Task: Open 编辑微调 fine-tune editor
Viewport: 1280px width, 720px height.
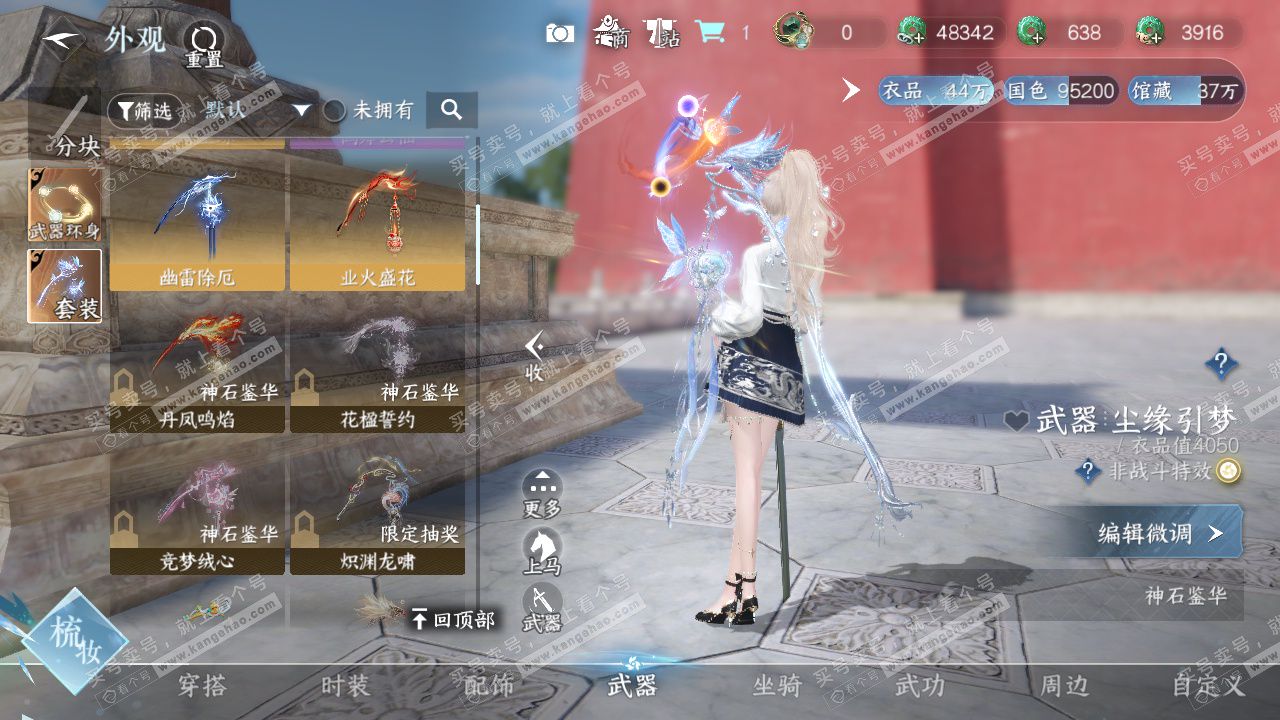Action: coord(1160,533)
